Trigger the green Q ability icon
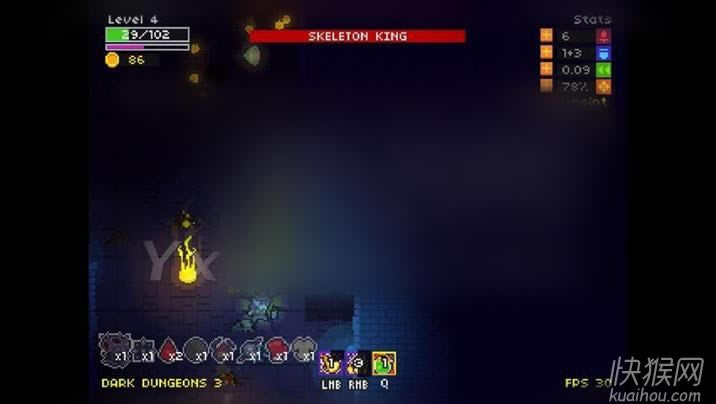Image resolution: width=716 pixels, height=404 pixels. (384, 363)
